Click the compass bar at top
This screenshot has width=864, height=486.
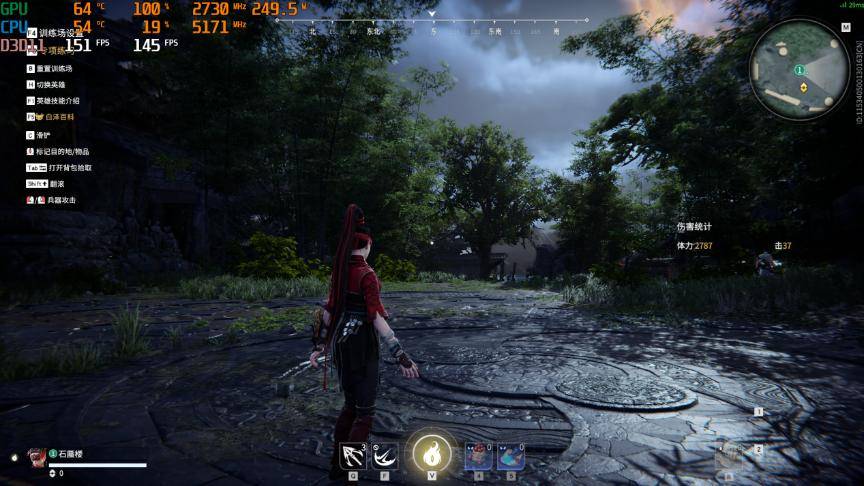coord(432,30)
